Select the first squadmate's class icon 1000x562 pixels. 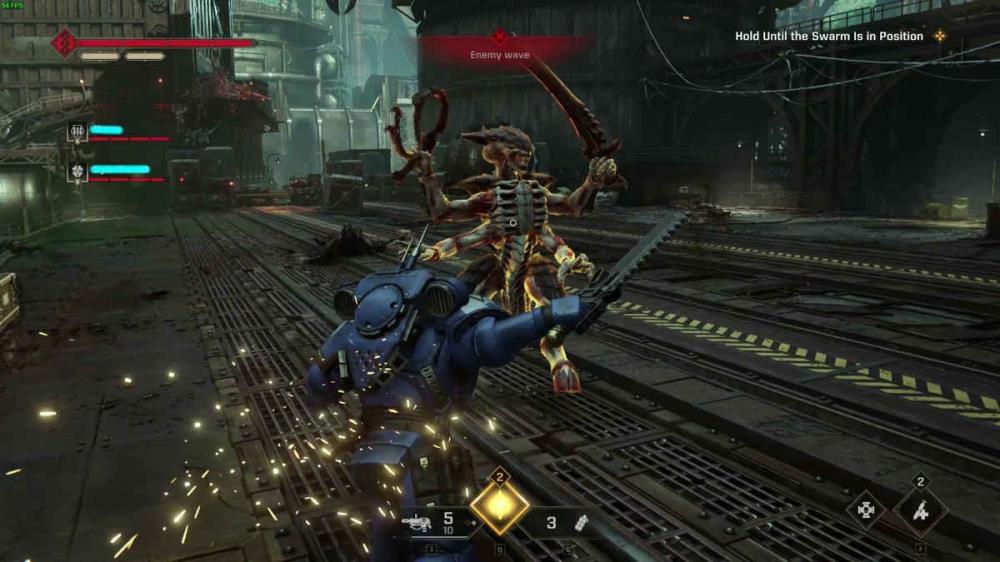(x=78, y=131)
